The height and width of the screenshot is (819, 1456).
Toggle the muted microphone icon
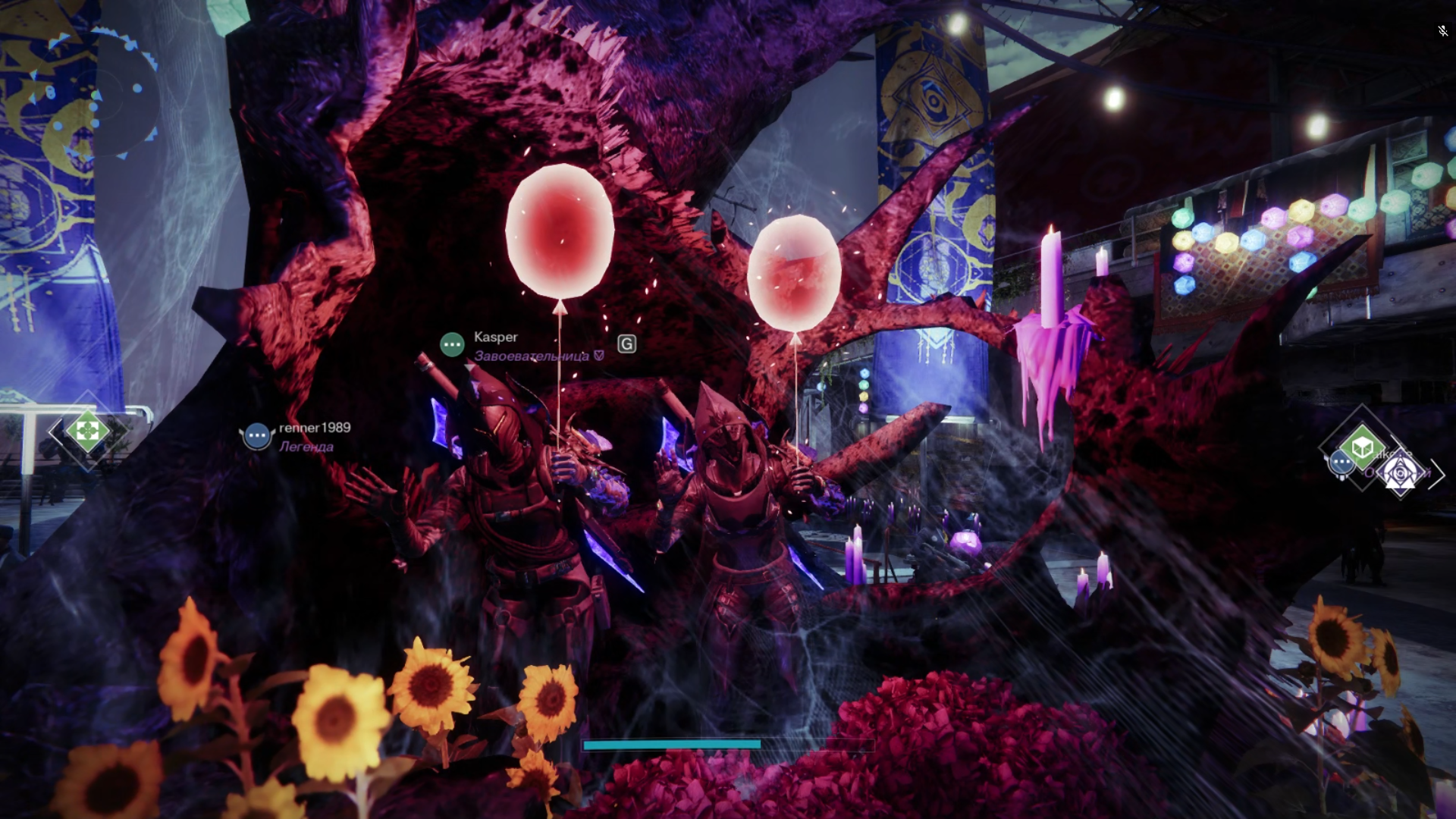(1442, 31)
